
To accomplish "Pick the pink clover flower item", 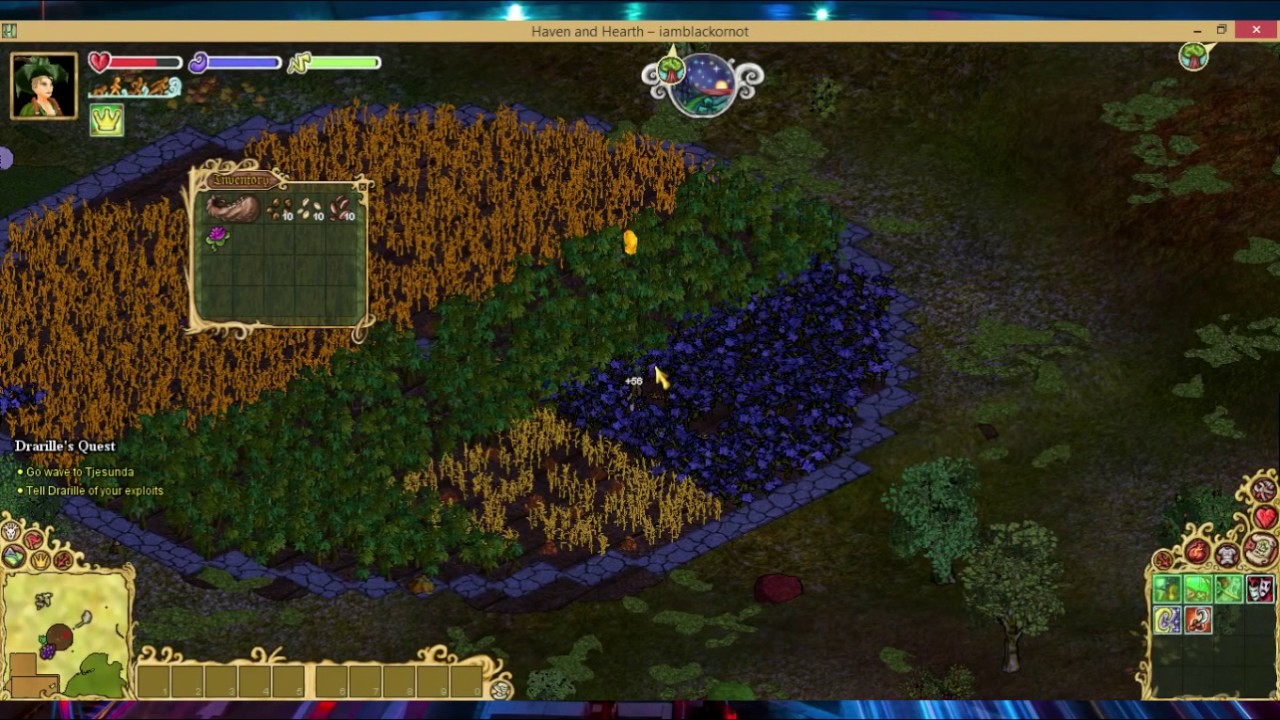I will [x=217, y=236].
